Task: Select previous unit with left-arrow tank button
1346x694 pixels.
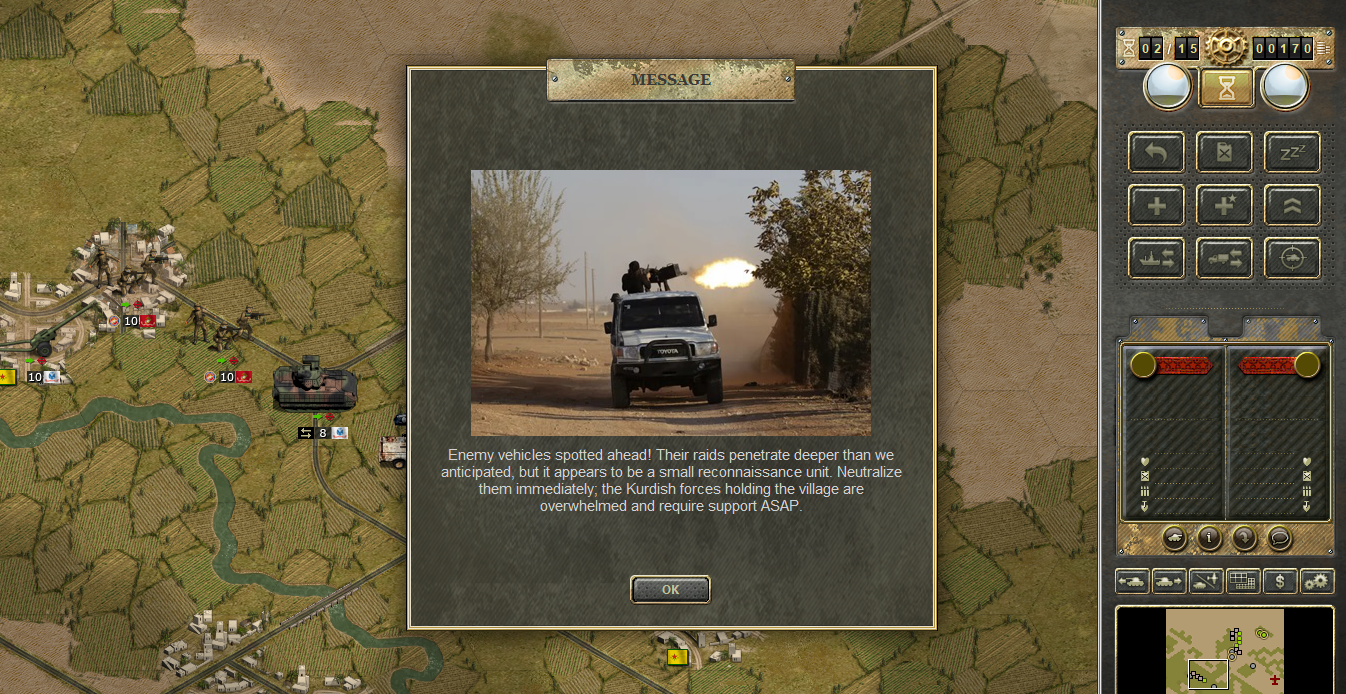Action: (x=1132, y=581)
